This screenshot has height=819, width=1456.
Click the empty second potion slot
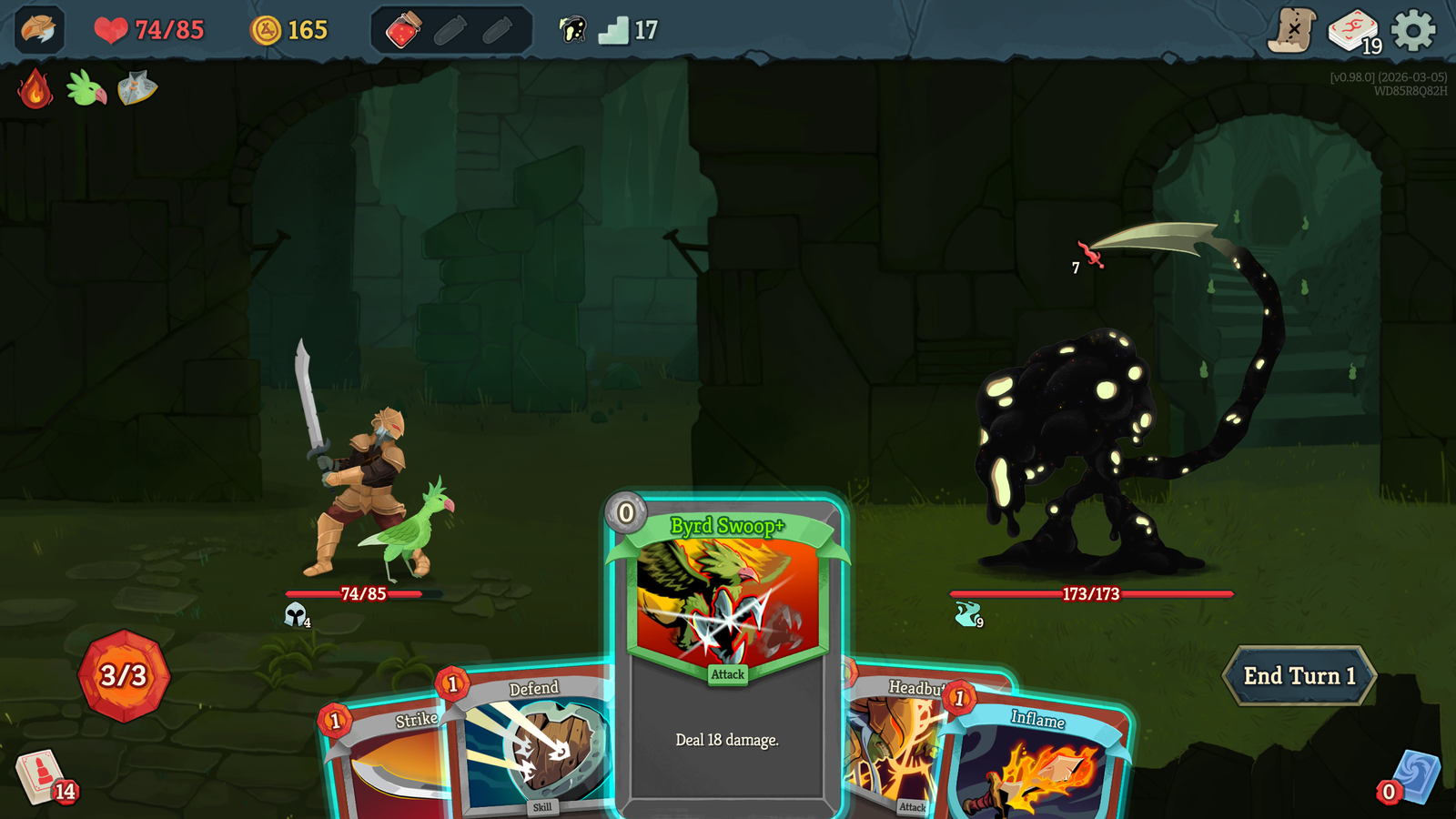click(x=449, y=28)
